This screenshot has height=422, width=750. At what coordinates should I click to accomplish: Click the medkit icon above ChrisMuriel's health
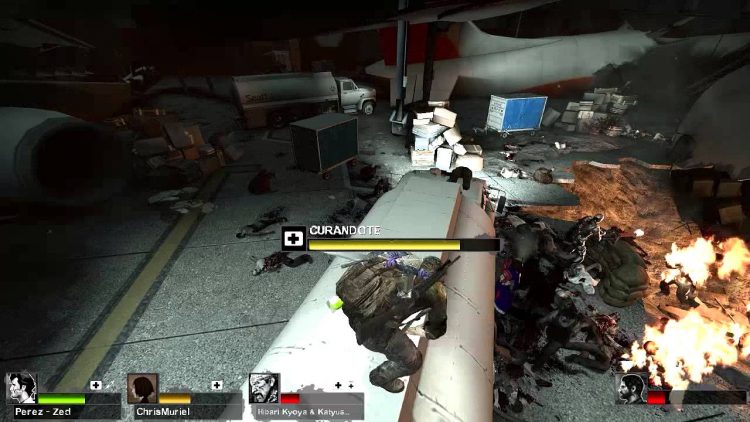click(216, 384)
